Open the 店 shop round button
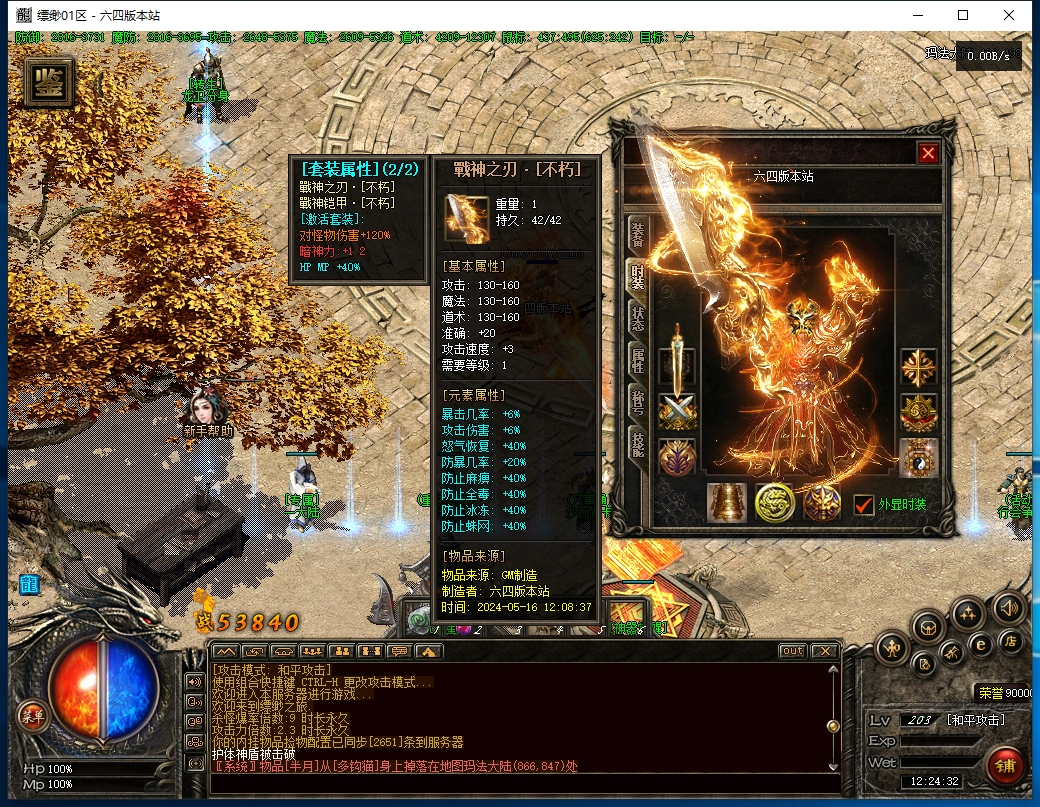 click(x=1011, y=640)
